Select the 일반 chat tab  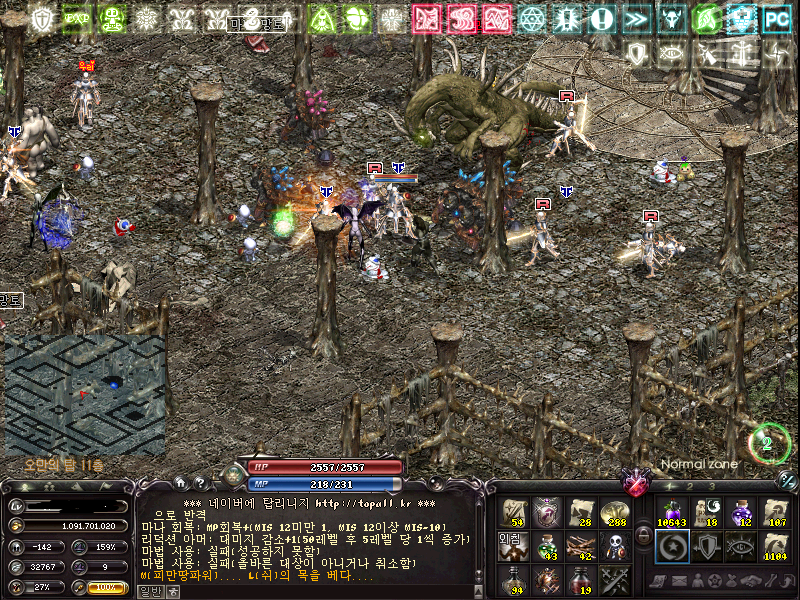148,591
